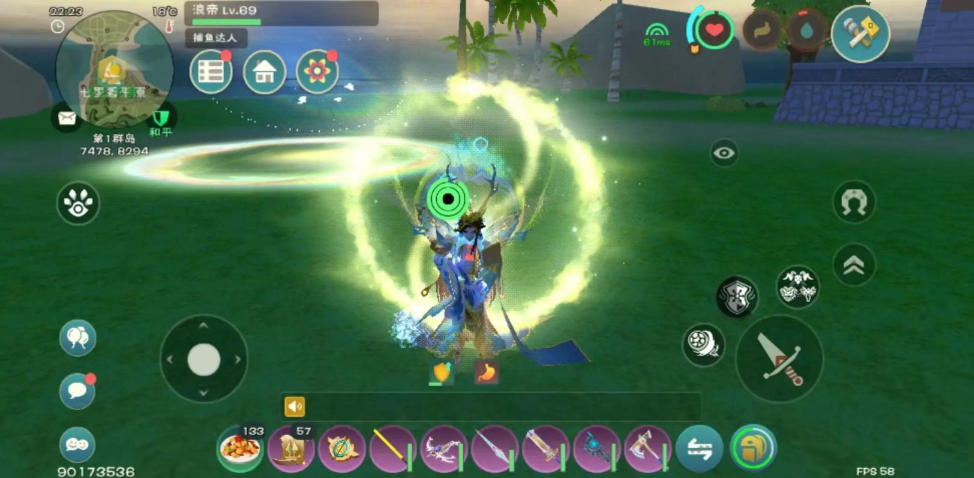Image resolution: width=974 pixels, height=478 pixels.
Task: Activate the paw-and-eye tracking button
Action: (x=78, y=203)
